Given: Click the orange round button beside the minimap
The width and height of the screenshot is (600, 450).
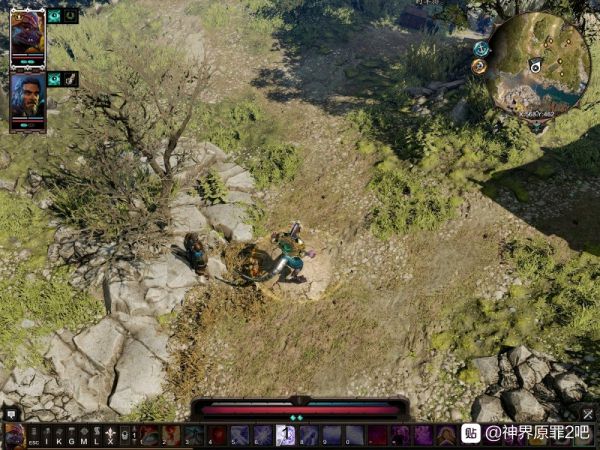Looking at the screenshot, I should 479,66.
